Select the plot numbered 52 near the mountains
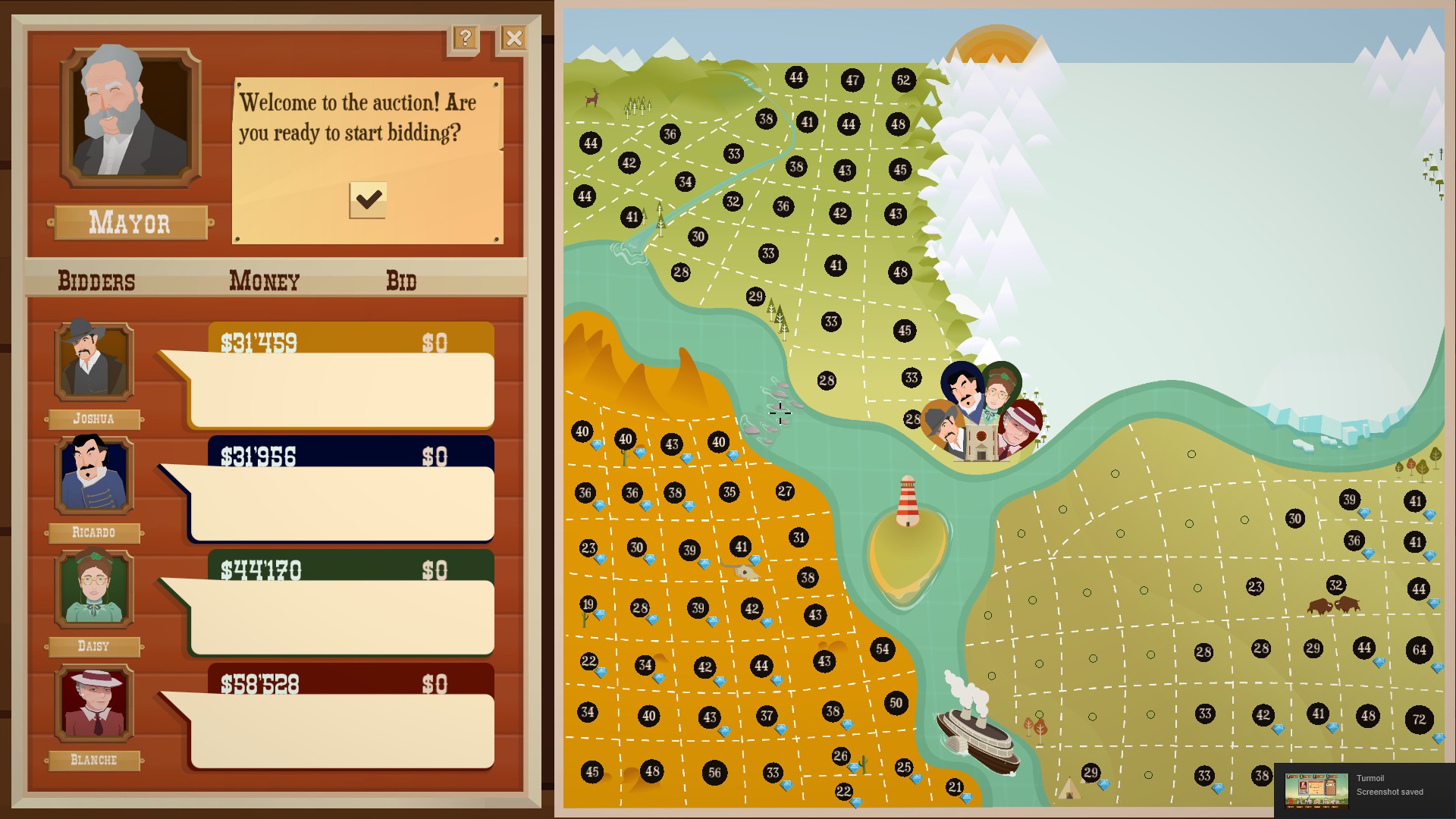This screenshot has width=1456, height=819. 902,78
